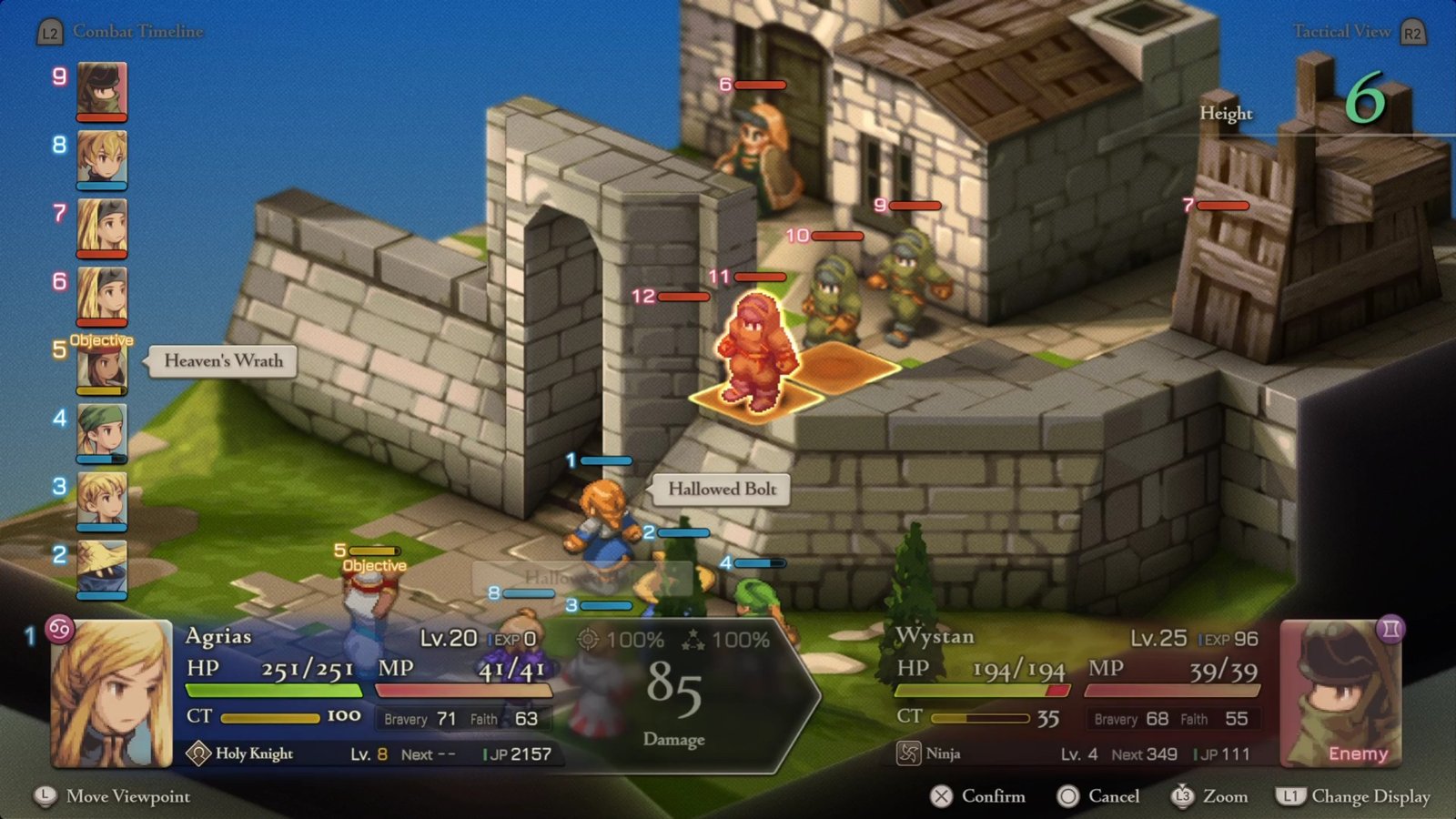
Task: Open the Combat Timeline
Action: tap(121, 32)
